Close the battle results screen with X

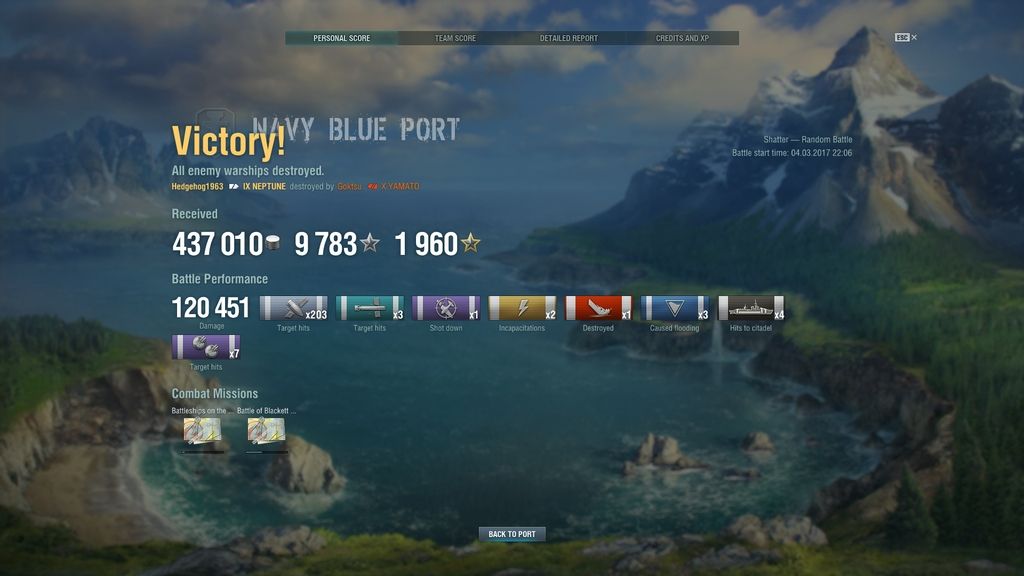(914, 38)
